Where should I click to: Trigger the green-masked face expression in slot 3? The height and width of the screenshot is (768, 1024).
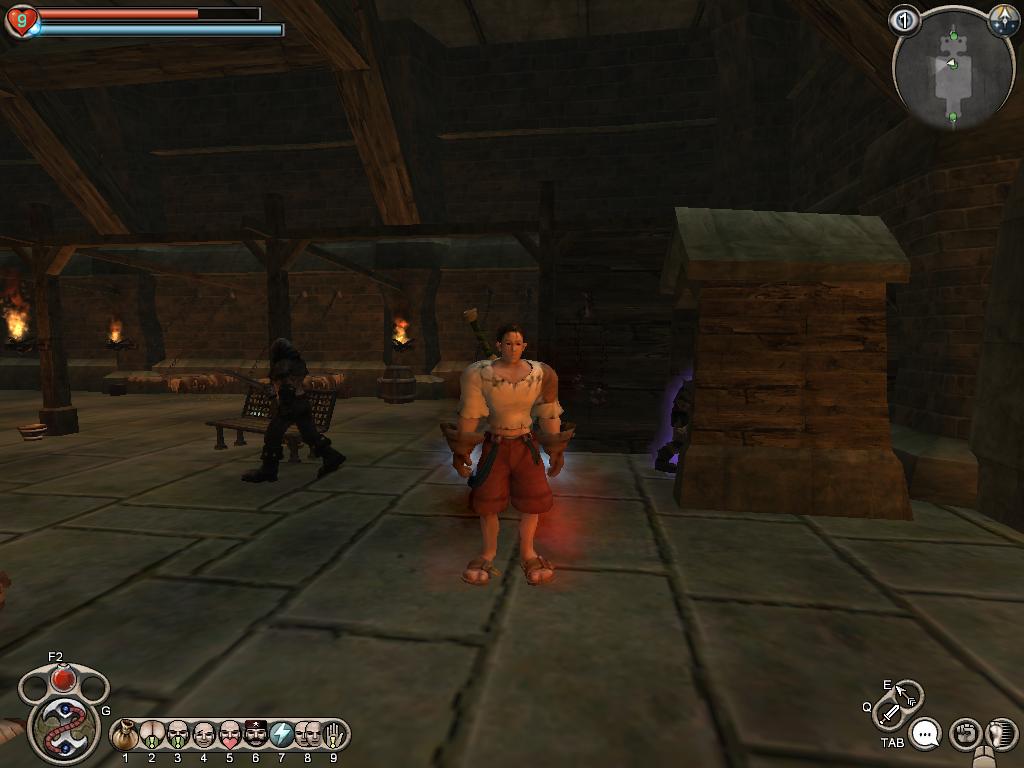pos(178,736)
